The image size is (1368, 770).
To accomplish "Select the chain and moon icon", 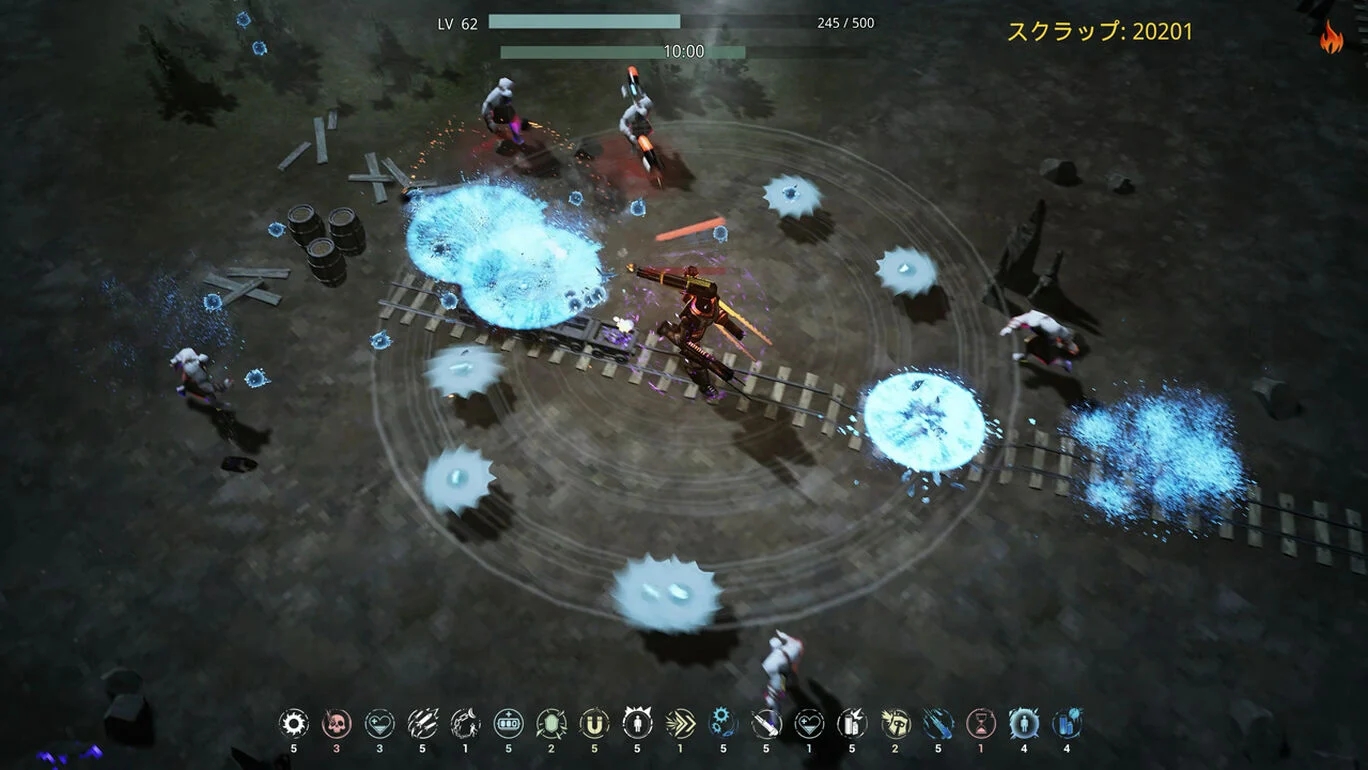I will (465, 723).
